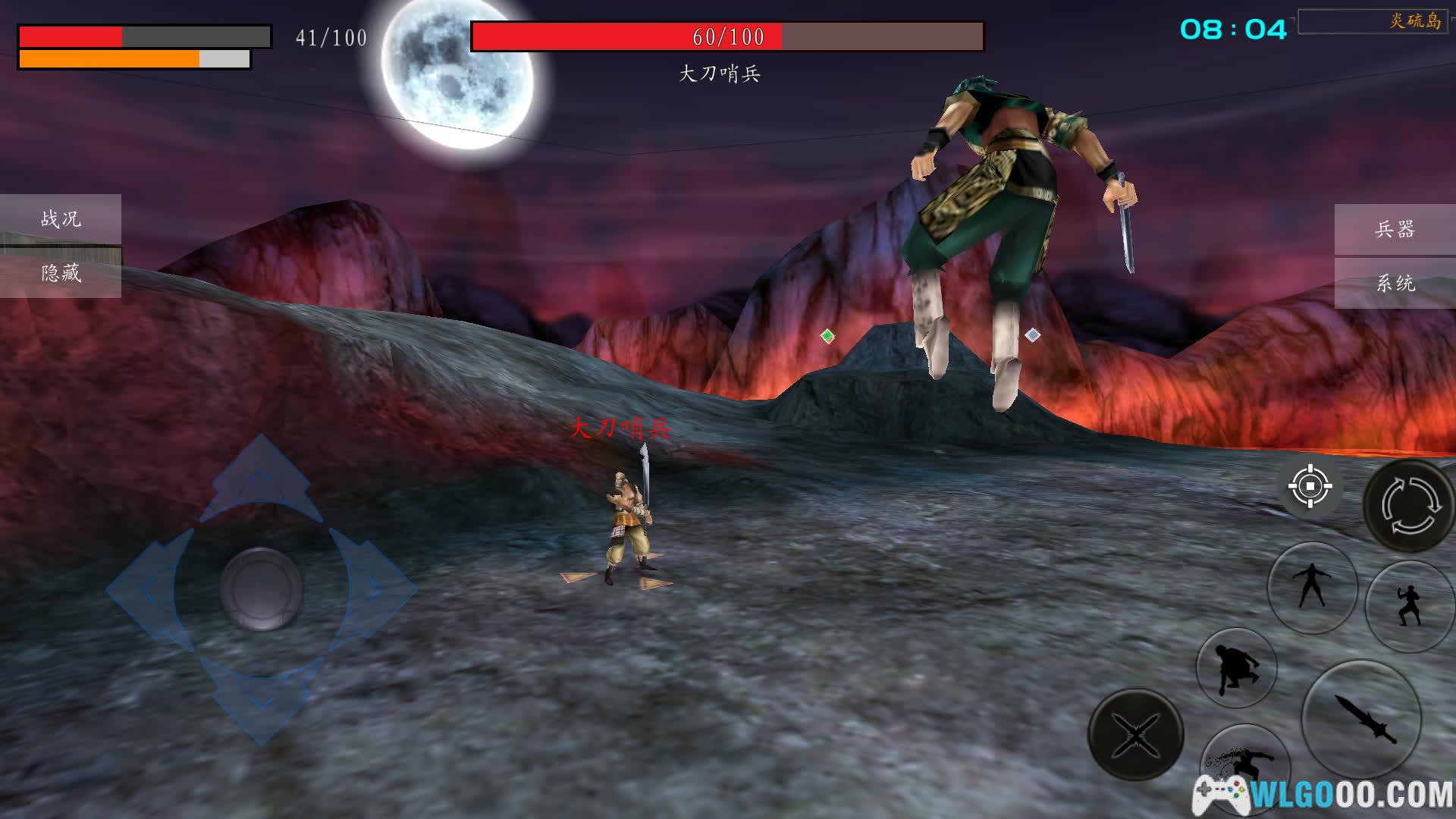Tap the crossed blades skill button

click(1135, 734)
